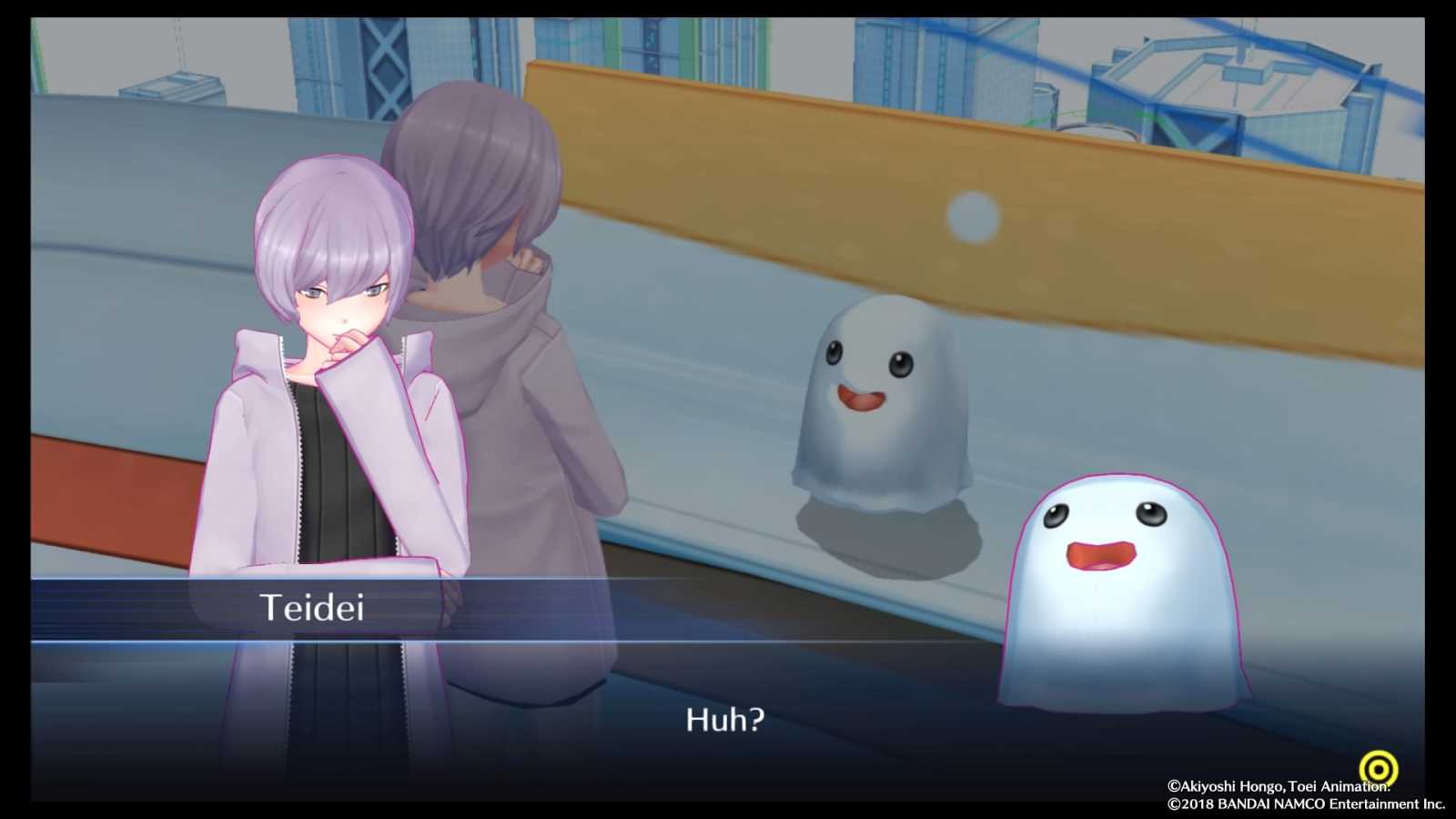Click the dialogue text reading Huh?
The width and height of the screenshot is (1456, 819).
point(723,721)
